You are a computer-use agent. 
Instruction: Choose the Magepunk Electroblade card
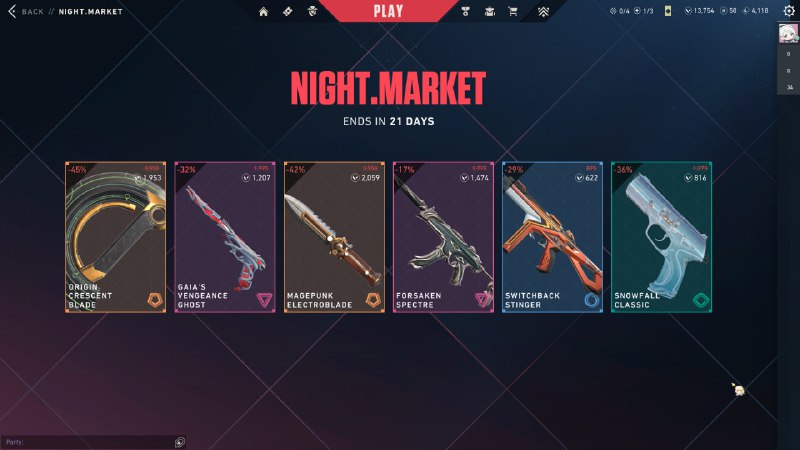[x=334, y=237]
